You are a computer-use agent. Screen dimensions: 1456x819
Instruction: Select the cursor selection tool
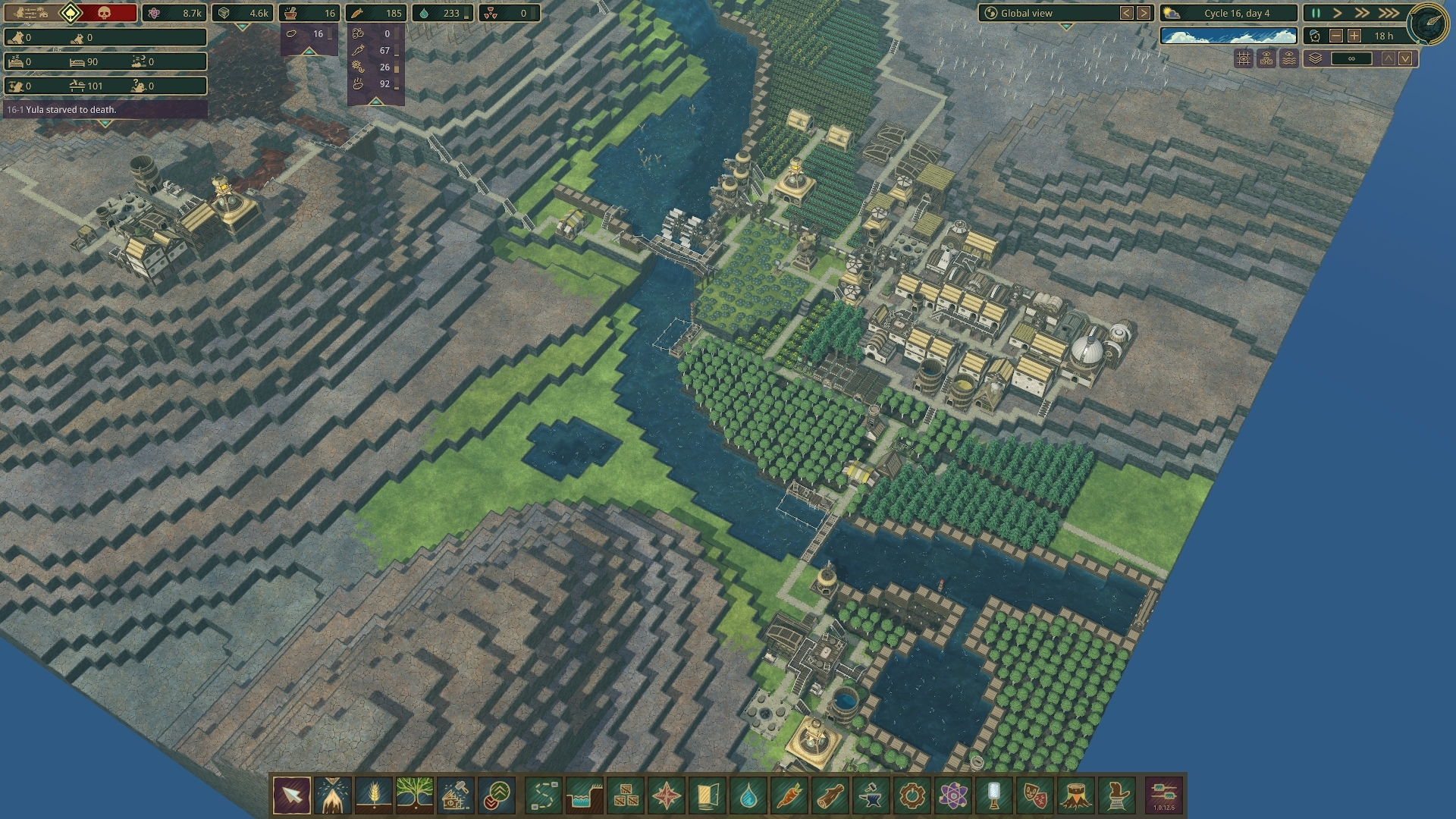coord(292,794)
